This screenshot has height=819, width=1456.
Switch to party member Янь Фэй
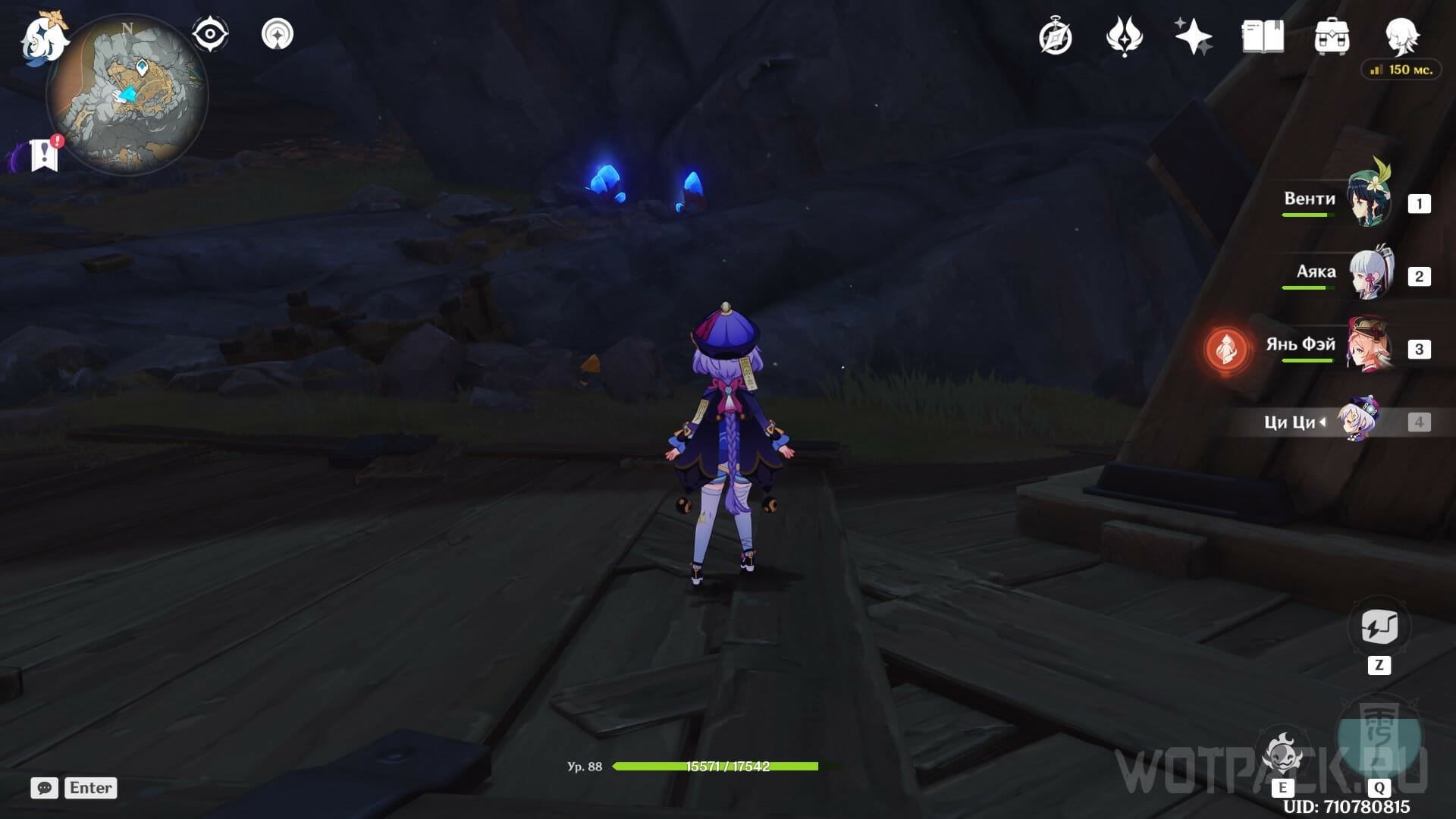tap(1370, 347)
